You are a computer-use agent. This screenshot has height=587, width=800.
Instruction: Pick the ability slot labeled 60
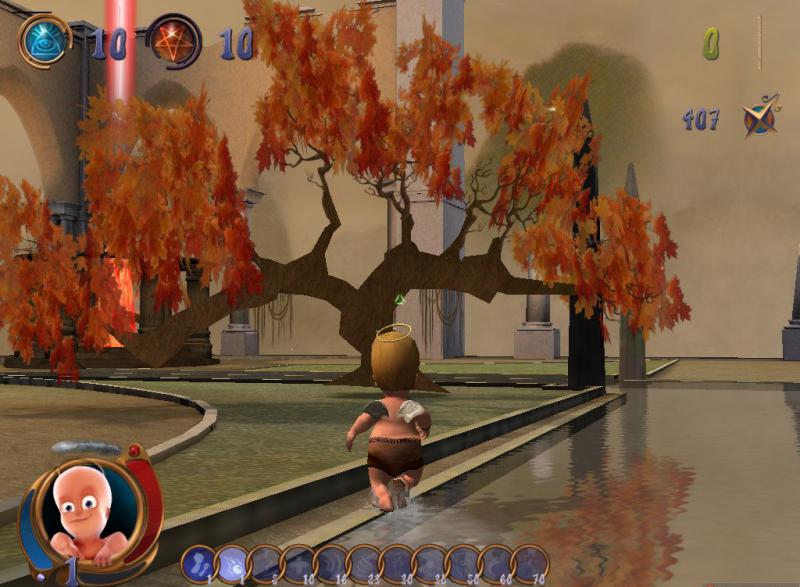coord(496,564)
